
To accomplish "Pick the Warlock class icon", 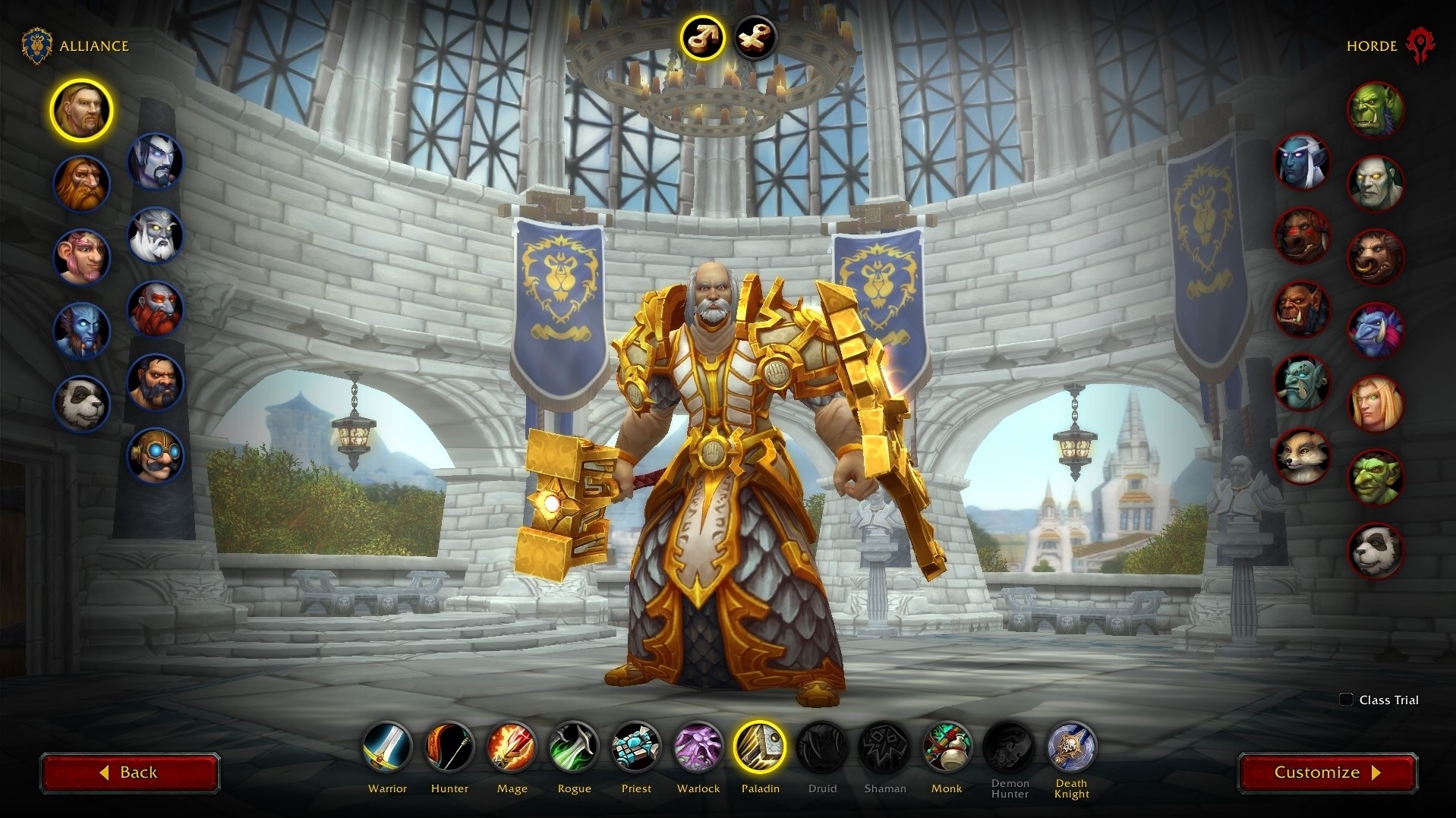I will tap(698, 747).
